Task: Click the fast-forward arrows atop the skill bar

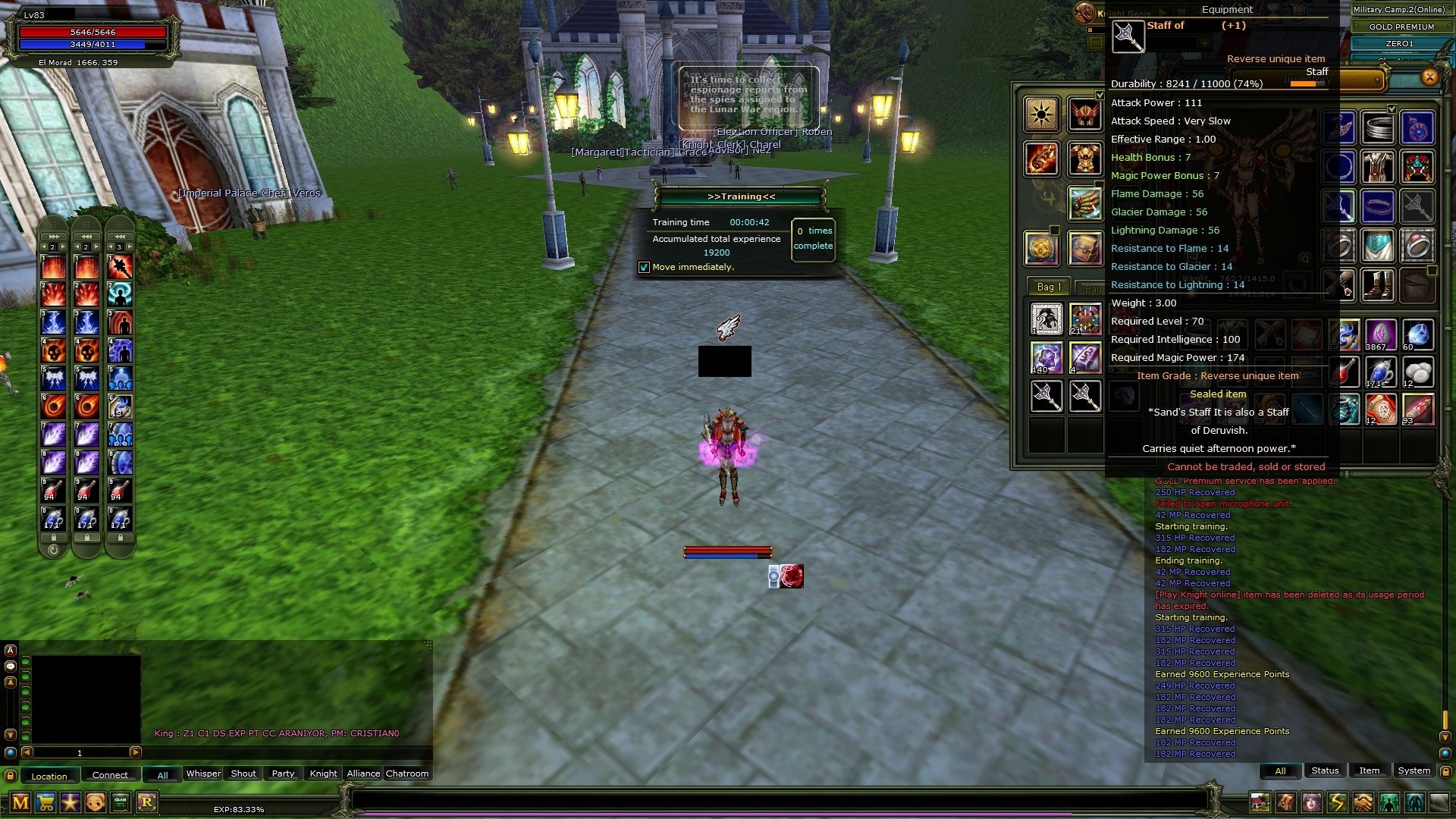Action: point(54,237)
